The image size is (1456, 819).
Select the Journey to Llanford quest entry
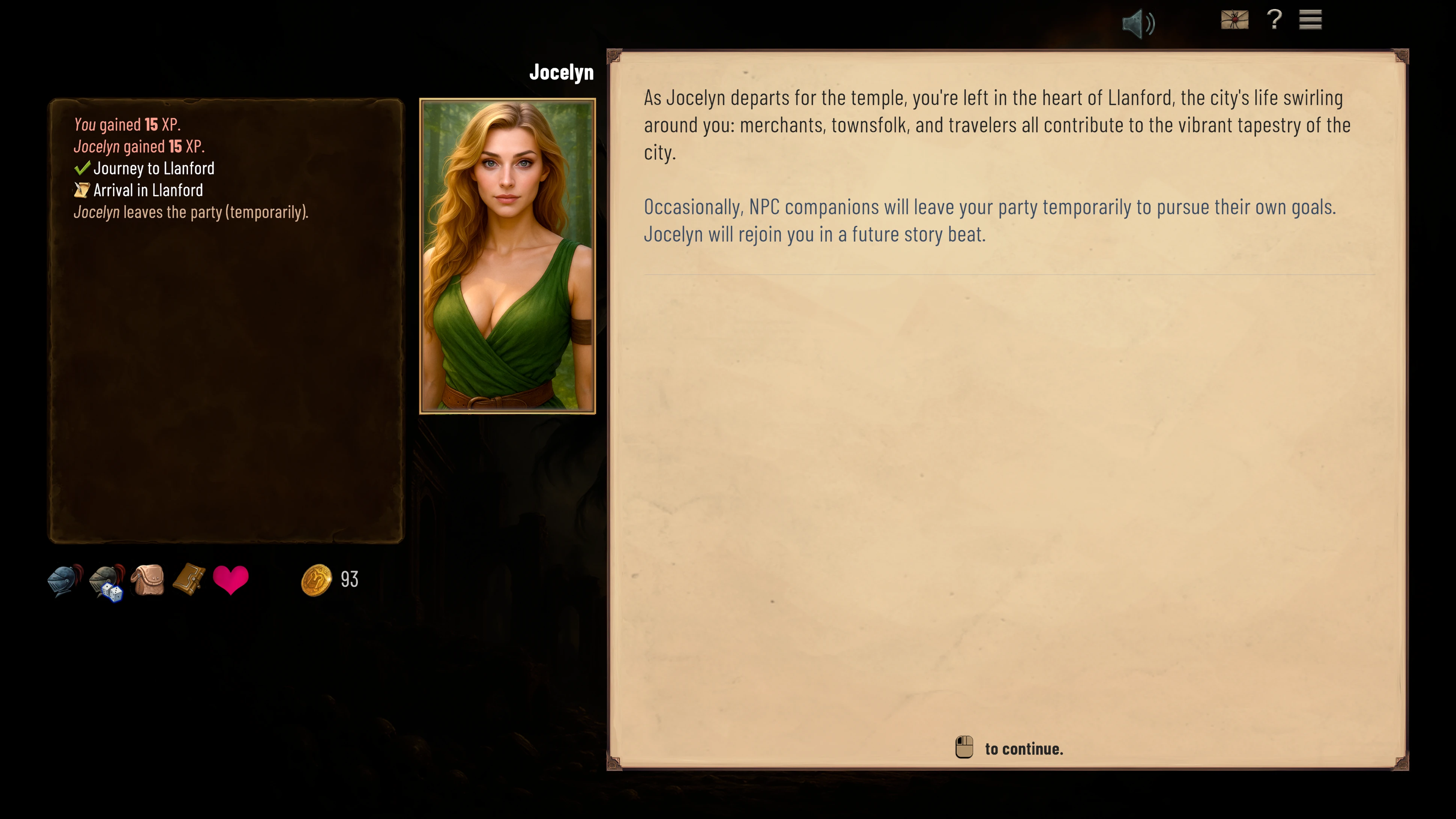[153, 169]
